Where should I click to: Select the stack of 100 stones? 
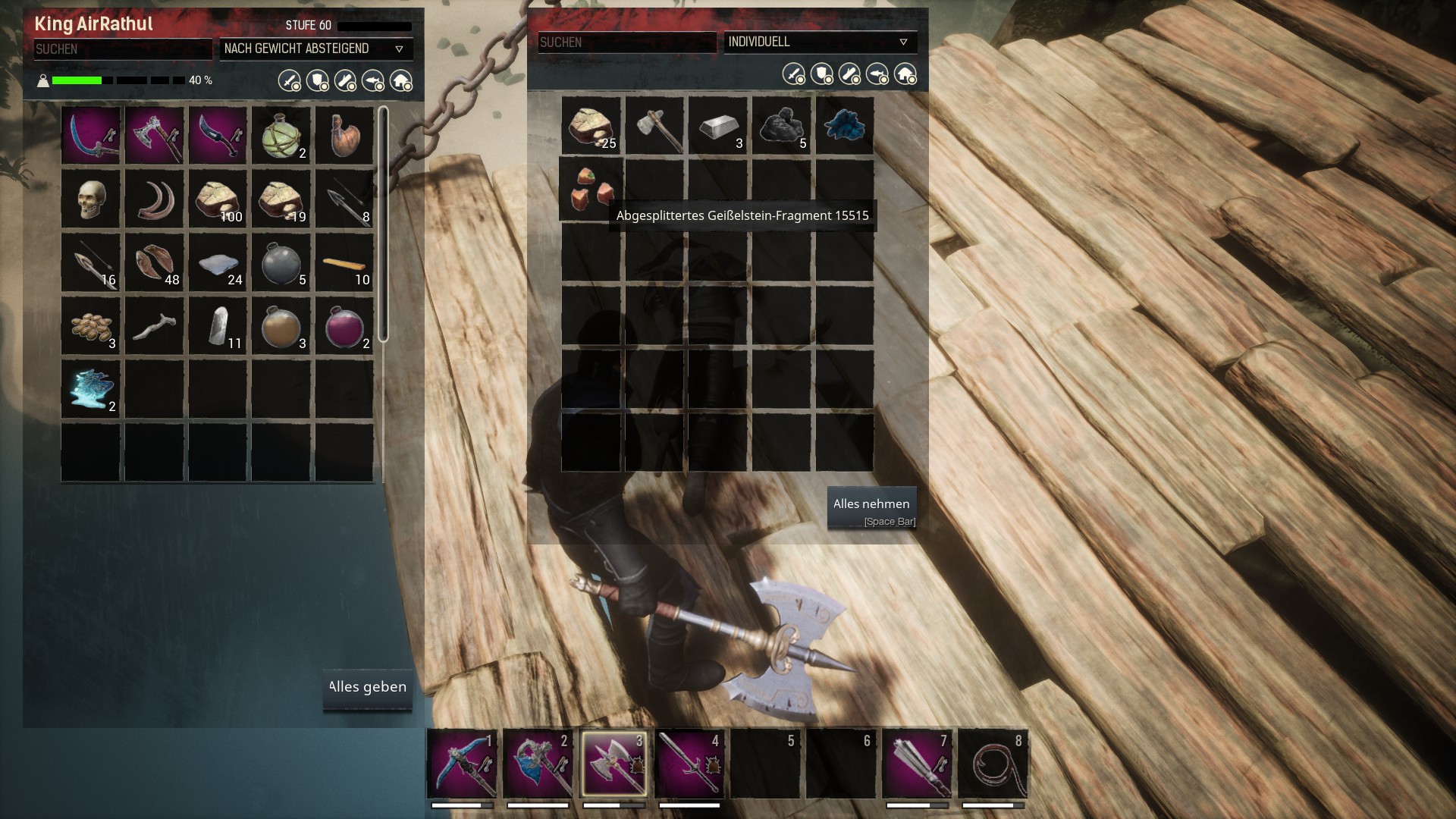coord(218,199)
